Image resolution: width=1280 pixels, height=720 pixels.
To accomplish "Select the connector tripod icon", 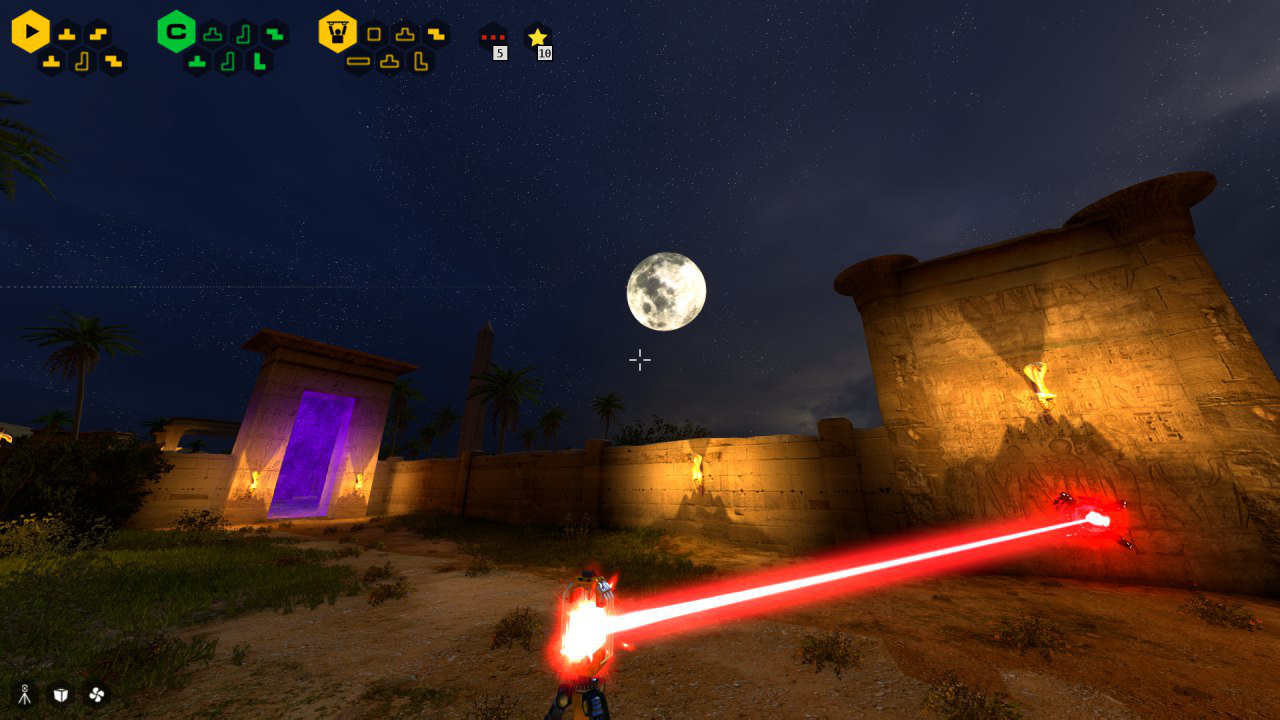I will tap(25, 694).
